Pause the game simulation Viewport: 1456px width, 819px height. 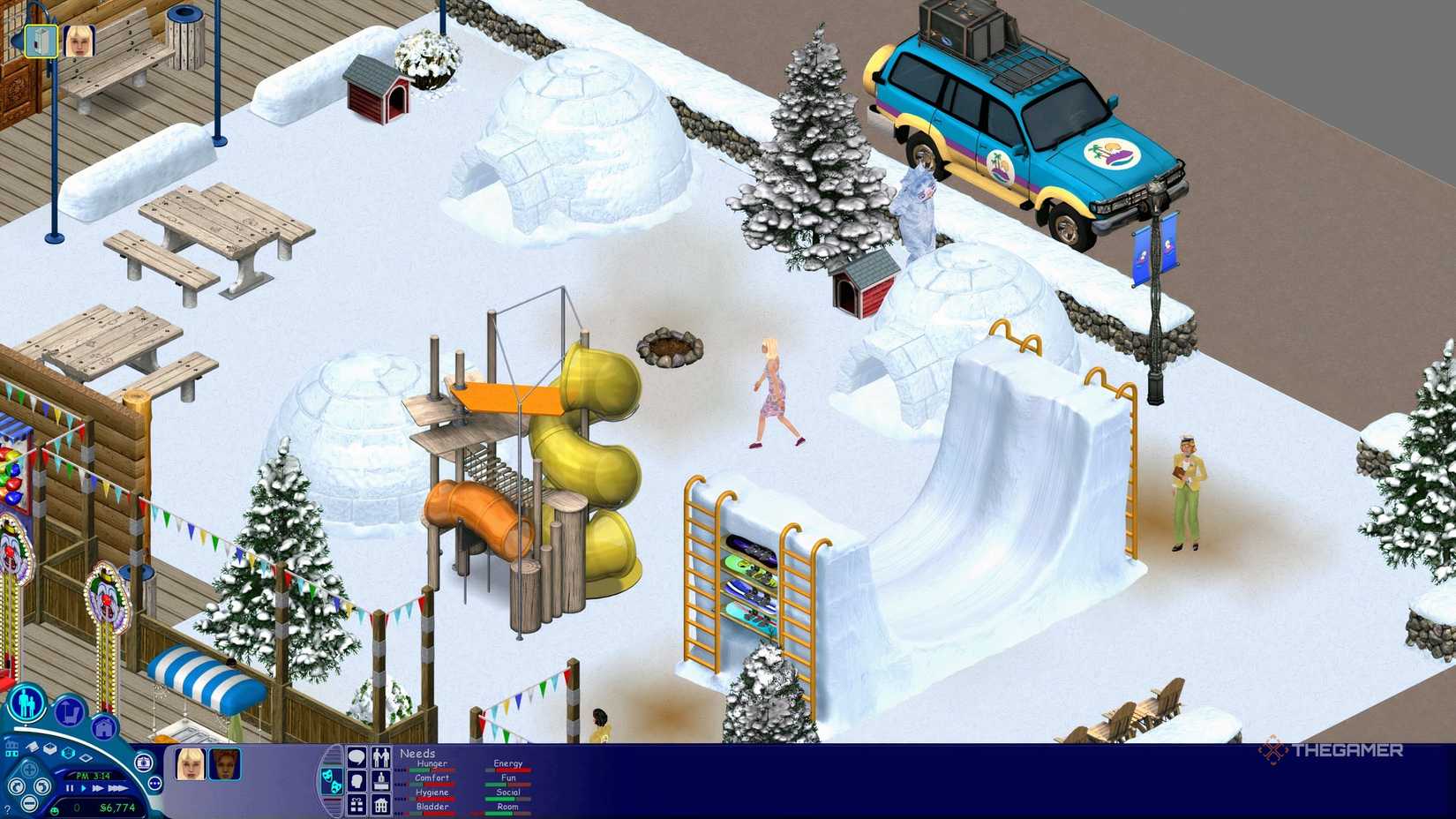[x=70, y=788]
